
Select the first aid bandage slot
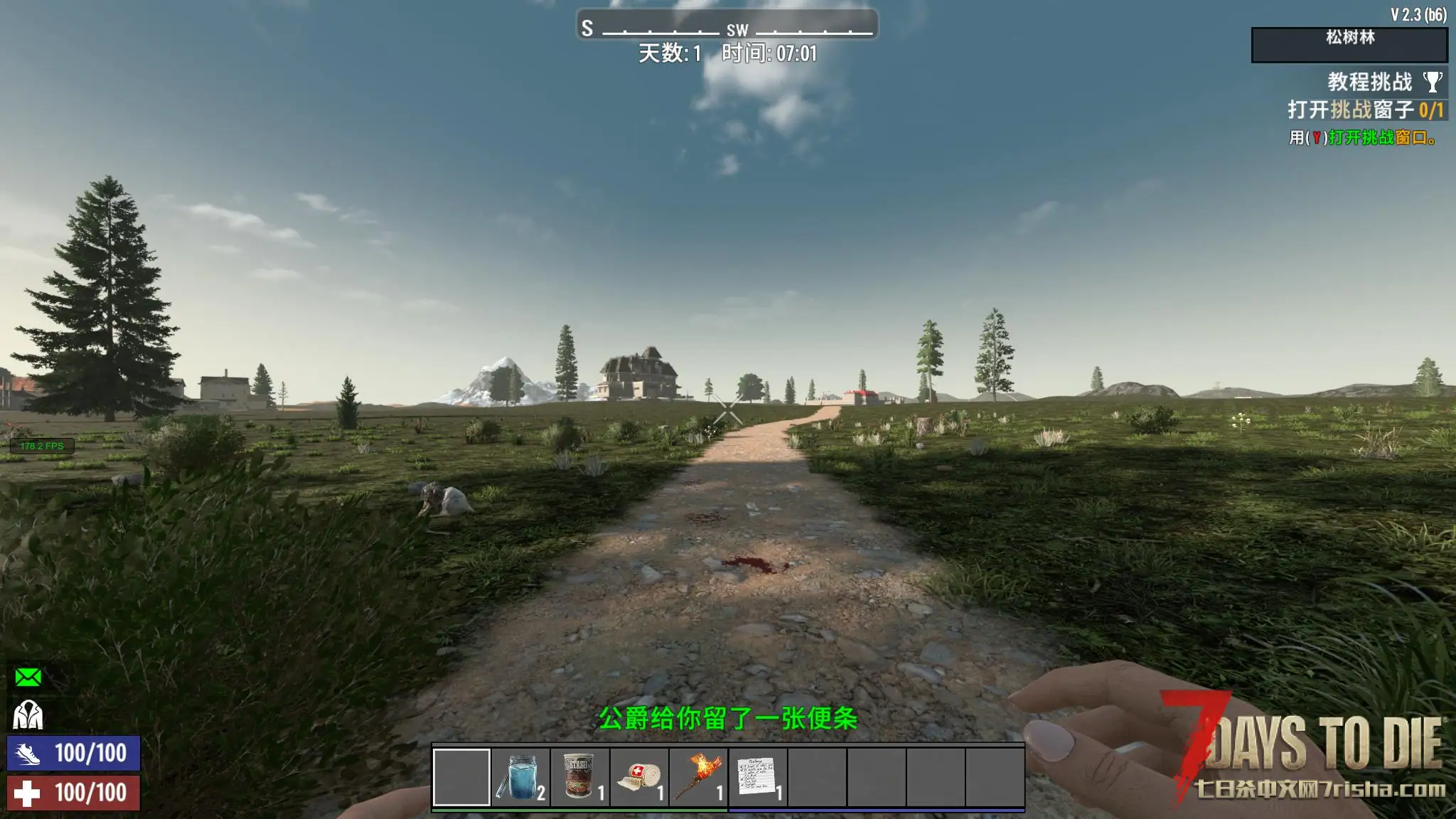(639, 777)
